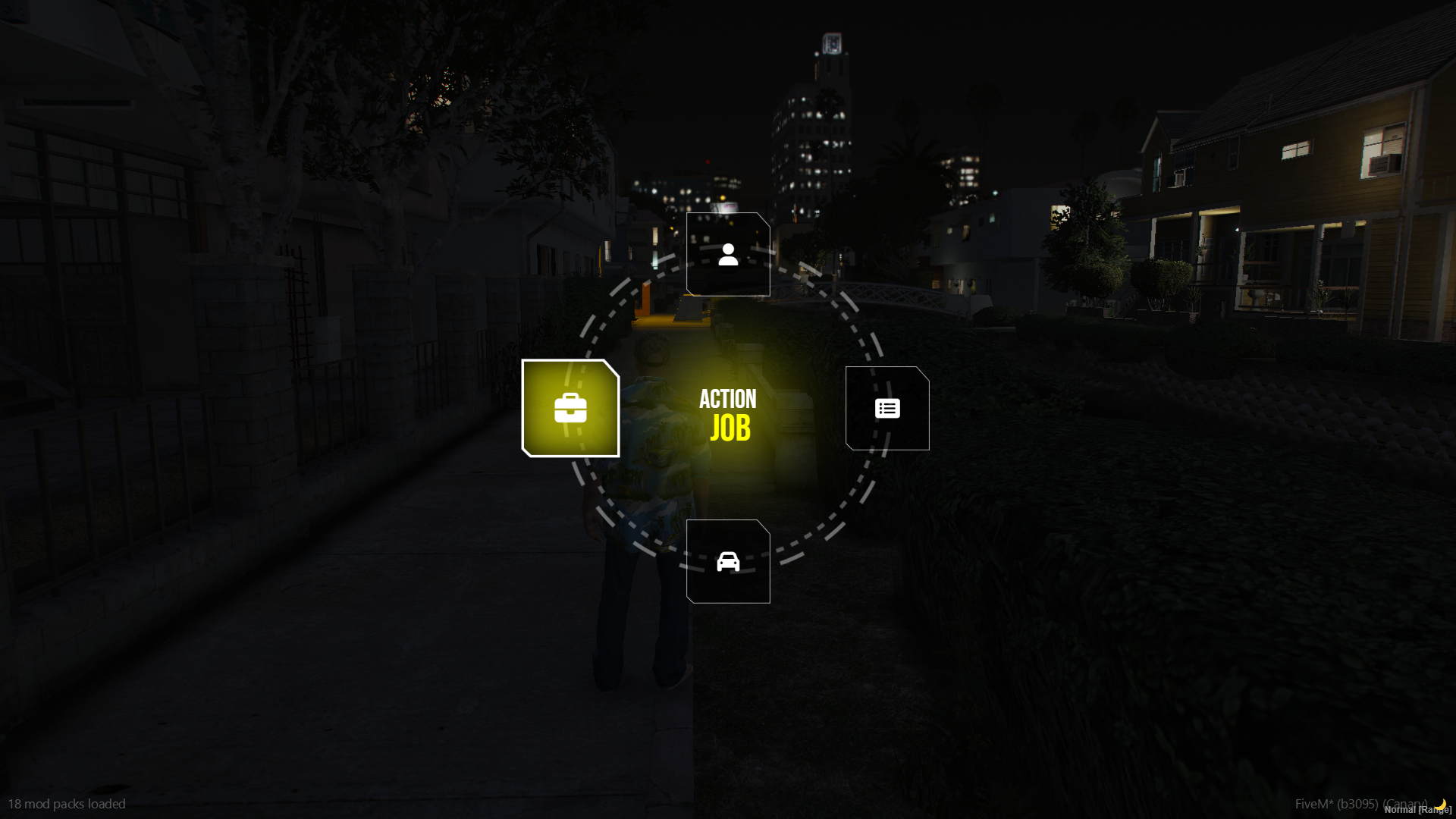
Task: Tap the briefcase symbol inside the yellow square
Action: (x=571, y=408)
